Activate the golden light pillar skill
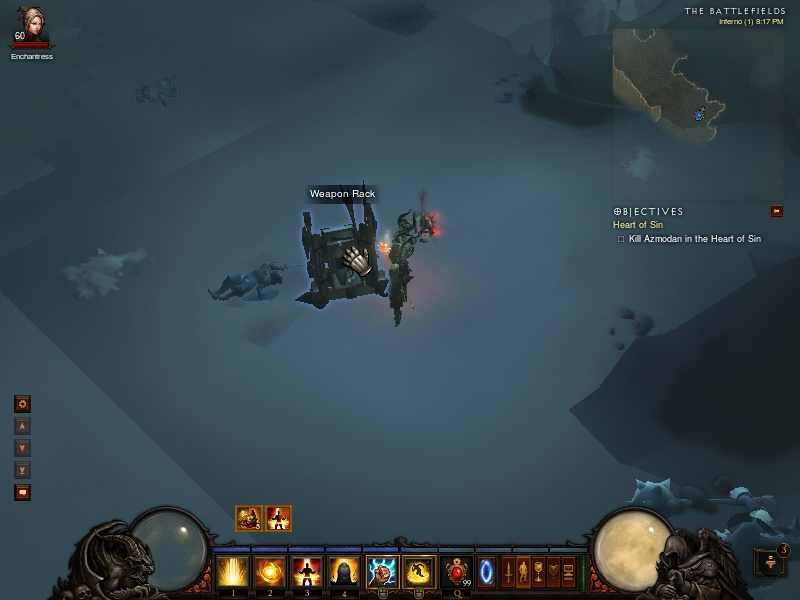 point(232,572)
